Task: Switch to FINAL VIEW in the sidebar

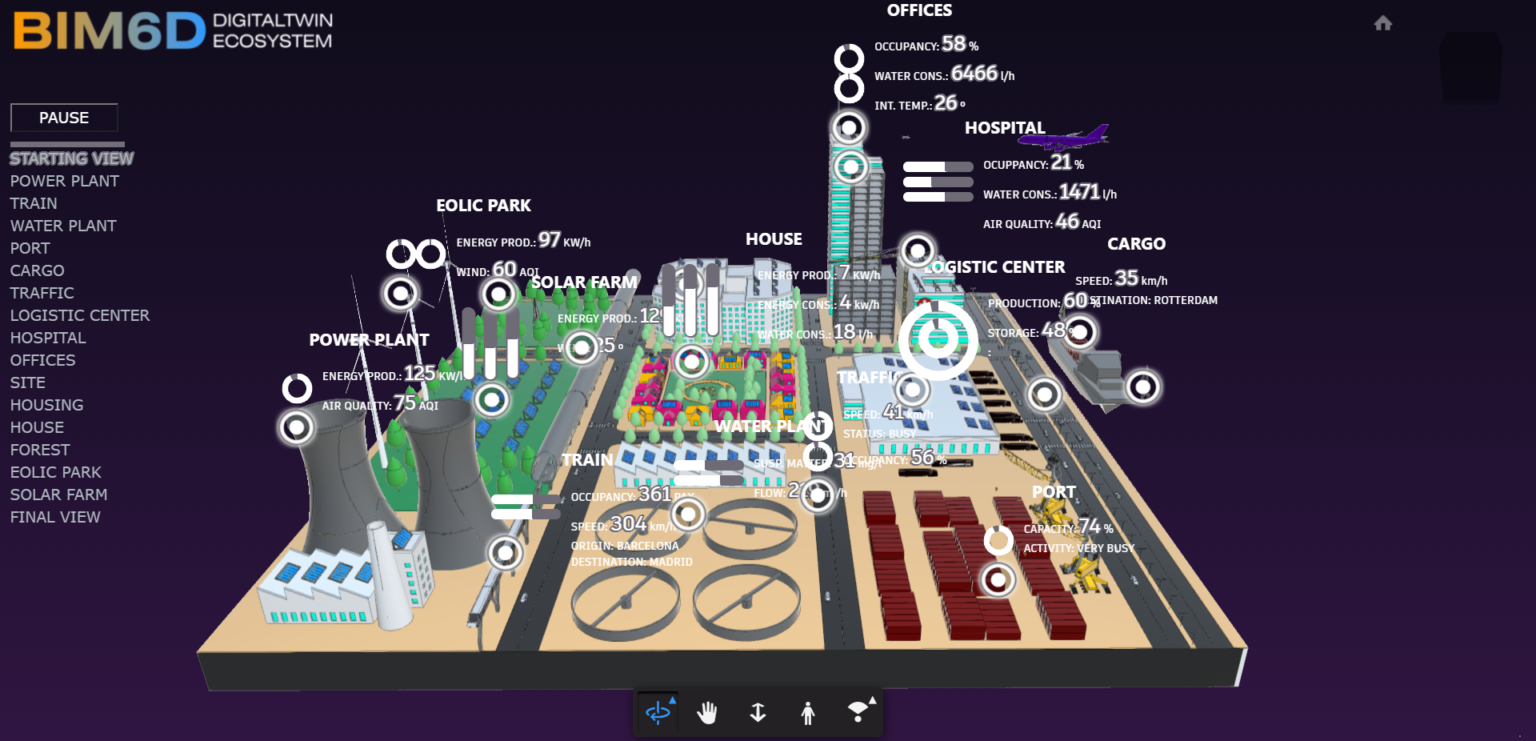Action: (x=55, y=516)
